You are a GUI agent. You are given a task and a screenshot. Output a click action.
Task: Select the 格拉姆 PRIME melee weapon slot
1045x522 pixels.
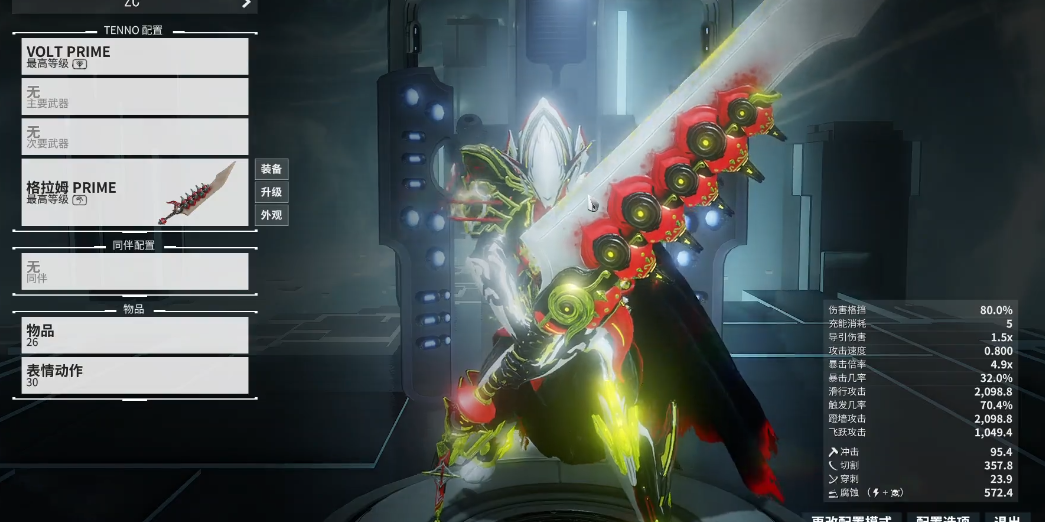[134, 192]
